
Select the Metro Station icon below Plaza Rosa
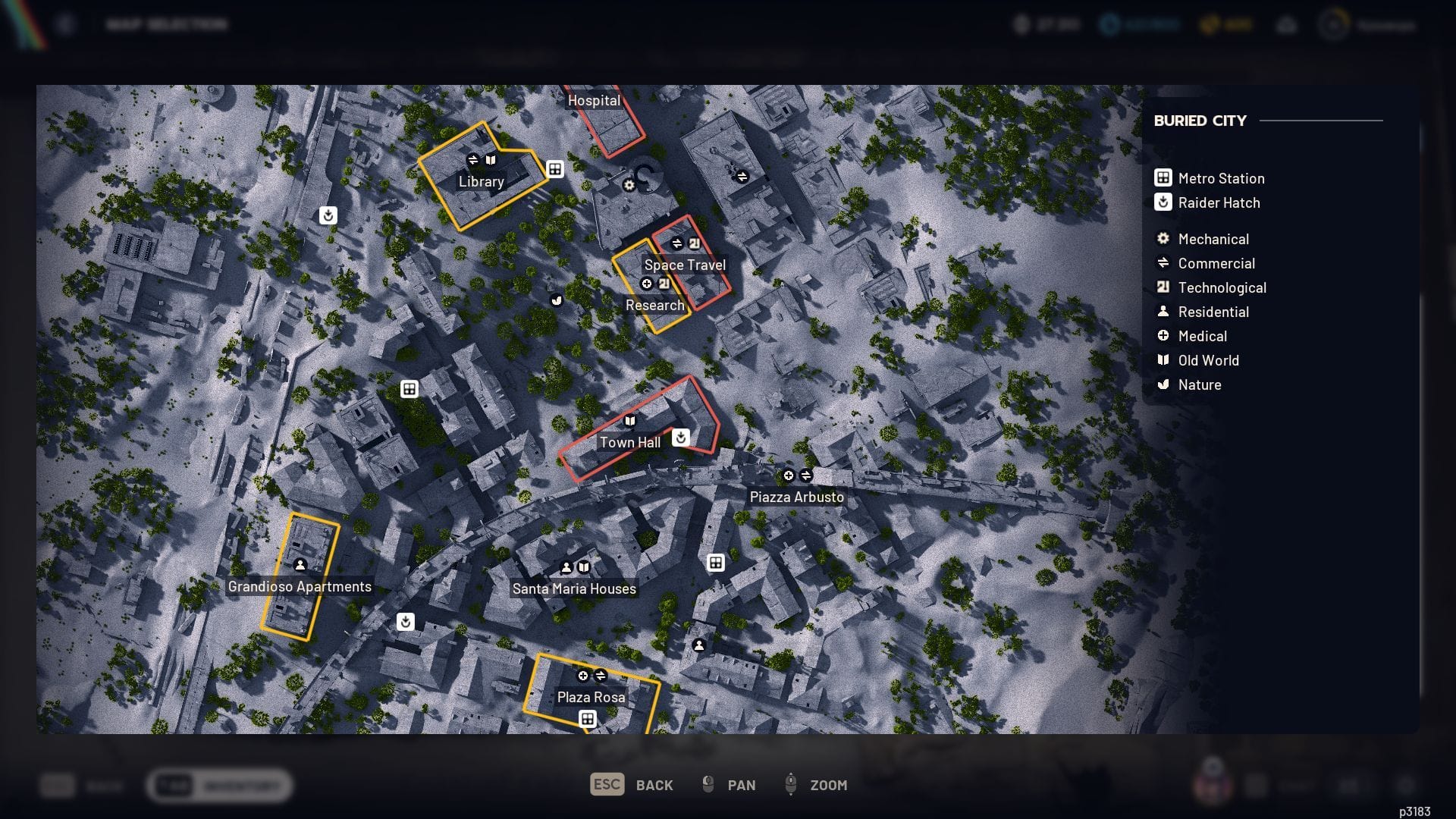pos(589,719)
